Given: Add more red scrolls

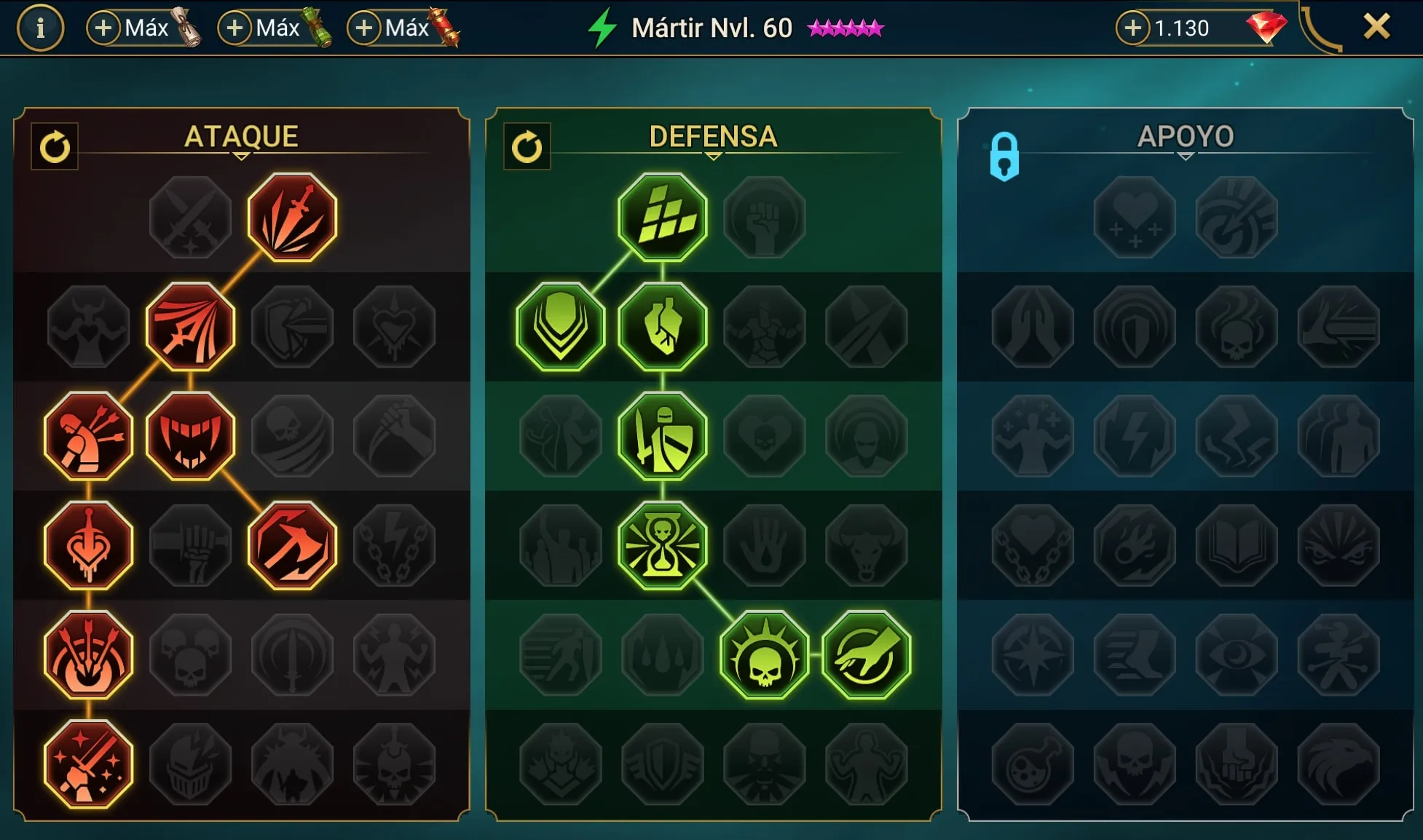Looking at the screenshot, I should (x=364, y=28).
